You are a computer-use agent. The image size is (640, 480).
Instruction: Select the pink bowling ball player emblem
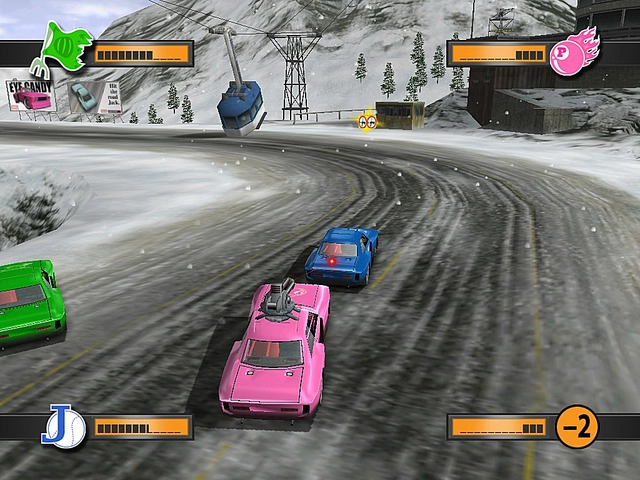coord(572,51)
